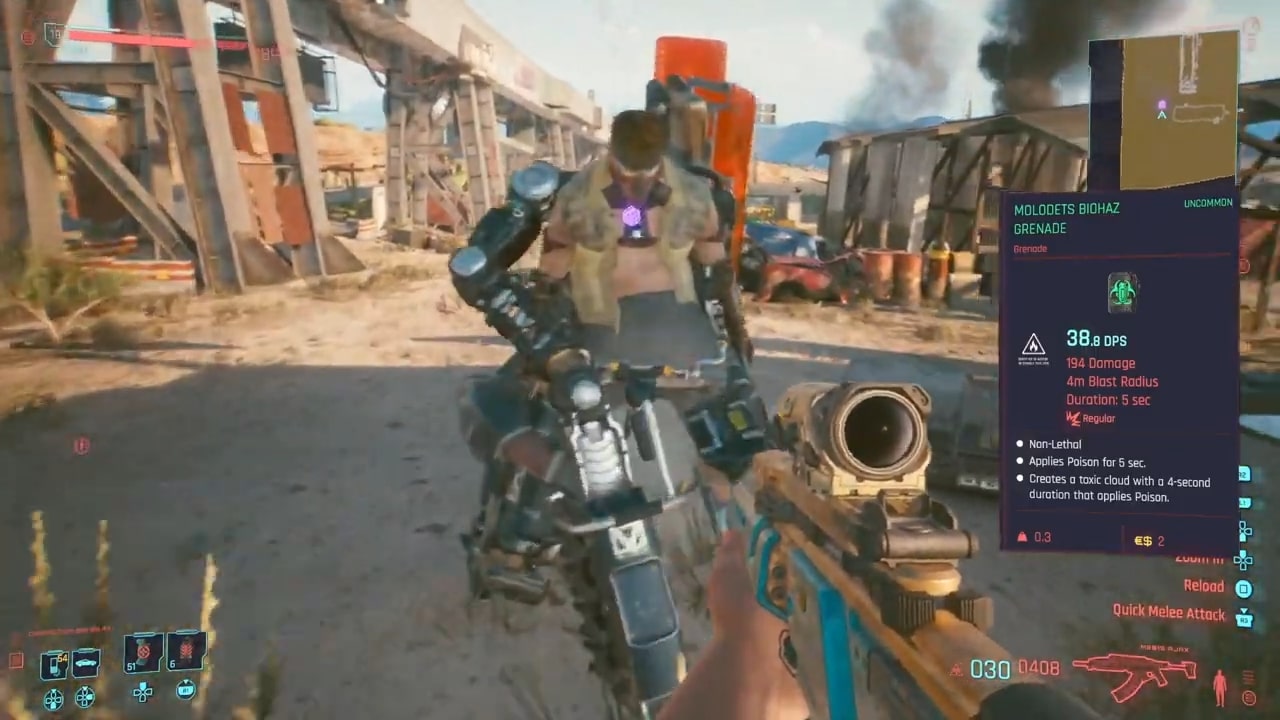Click the weight icon beside 0.3
1280x720 pixels.
pos(1021,537)
